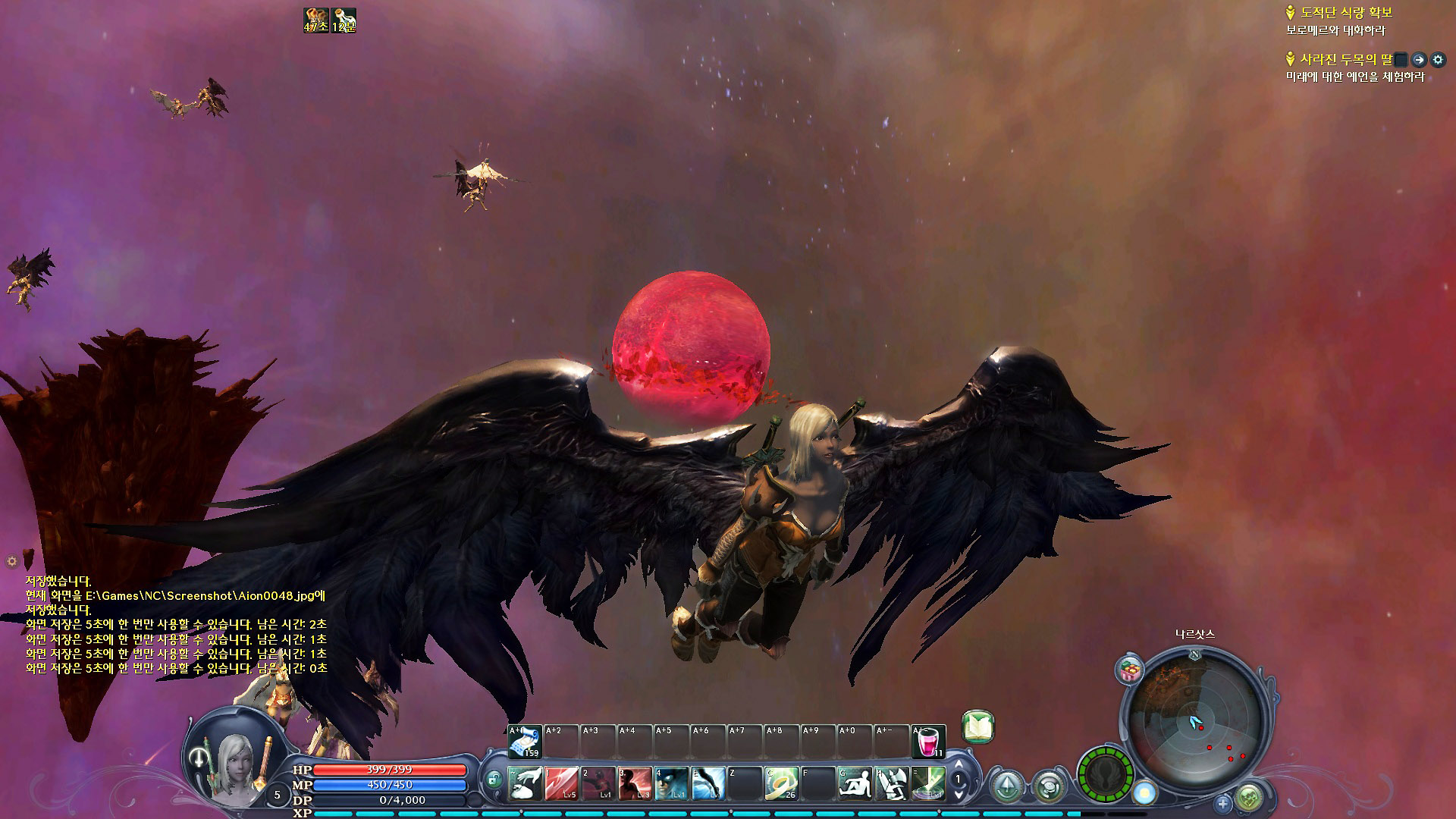The height and width of the screenshot is (819, 1456).
Task: Click the arrow button in the quest tracker
Action: 1419,59
